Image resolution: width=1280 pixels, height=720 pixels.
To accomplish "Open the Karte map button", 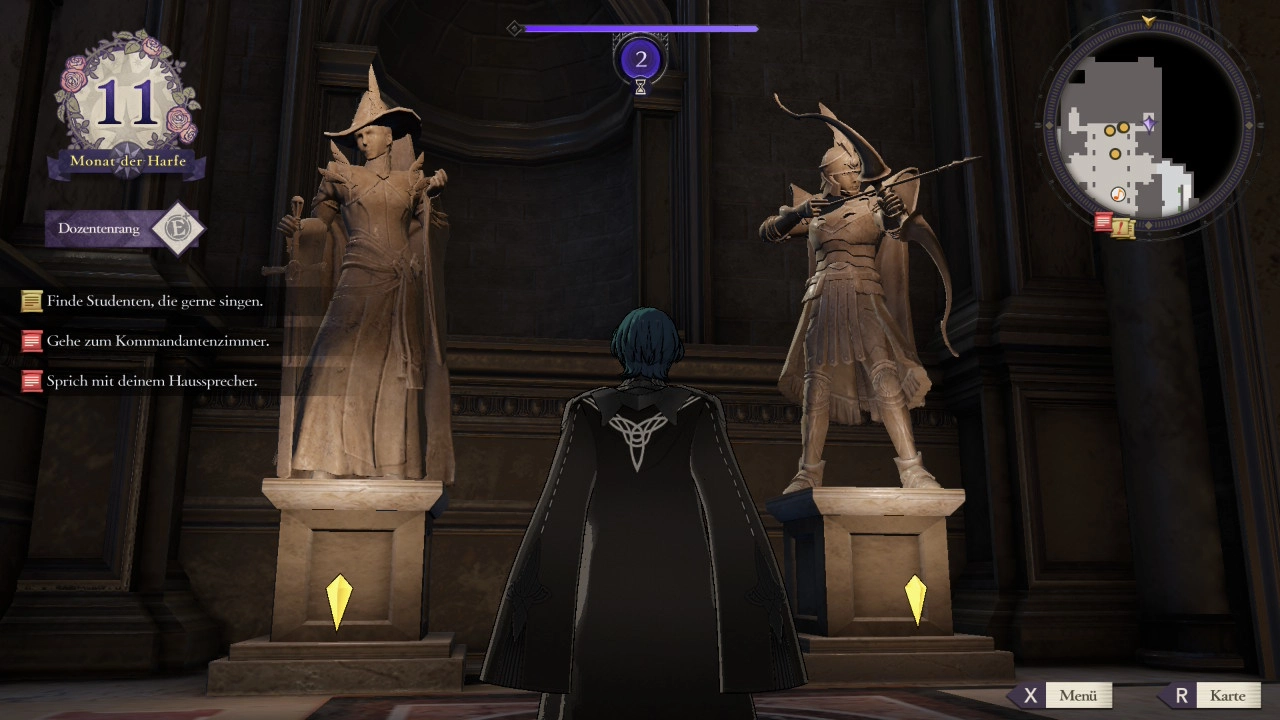I will (1212, 695).
